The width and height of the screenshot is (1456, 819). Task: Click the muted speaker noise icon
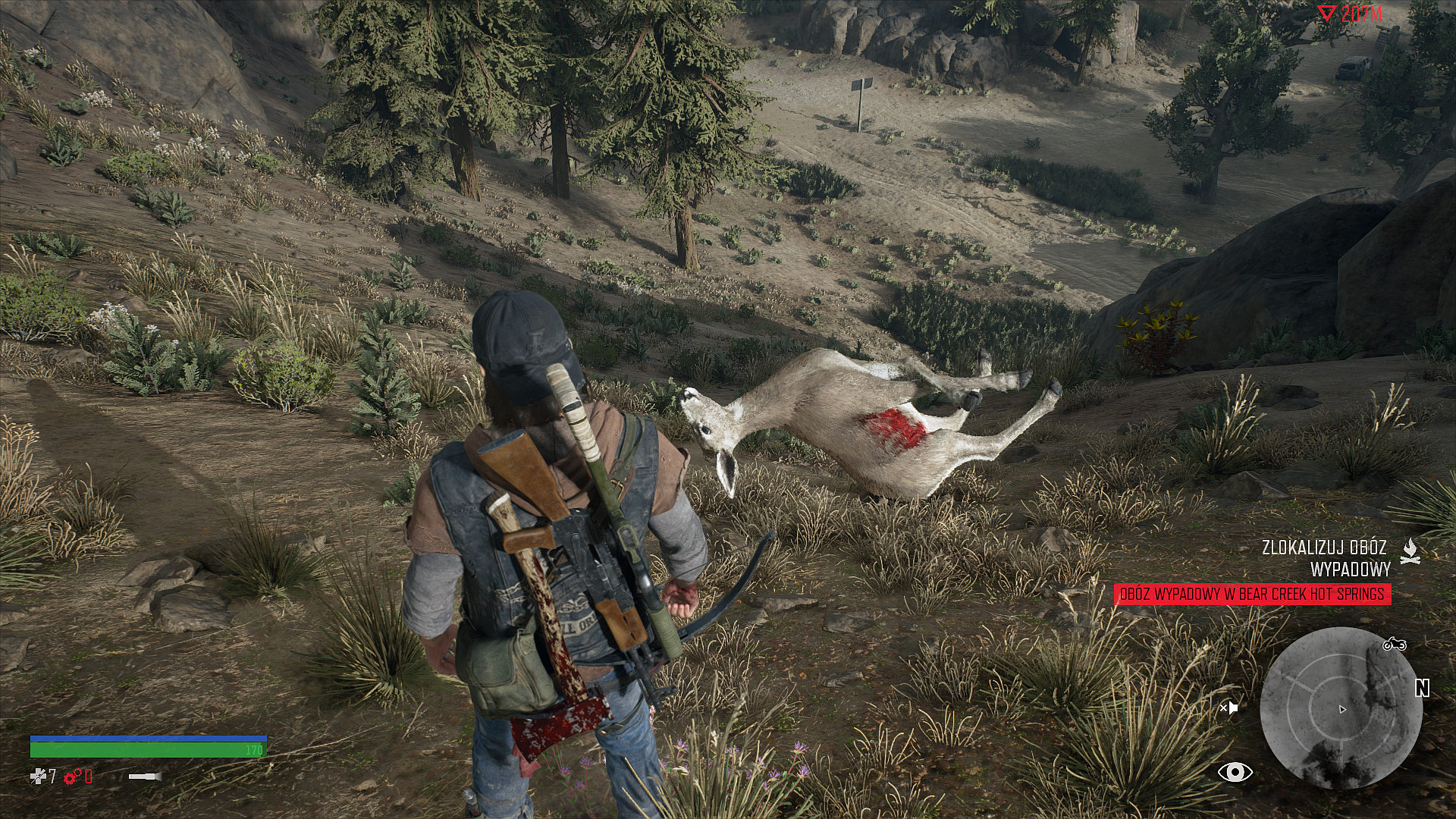[1228, 708]
